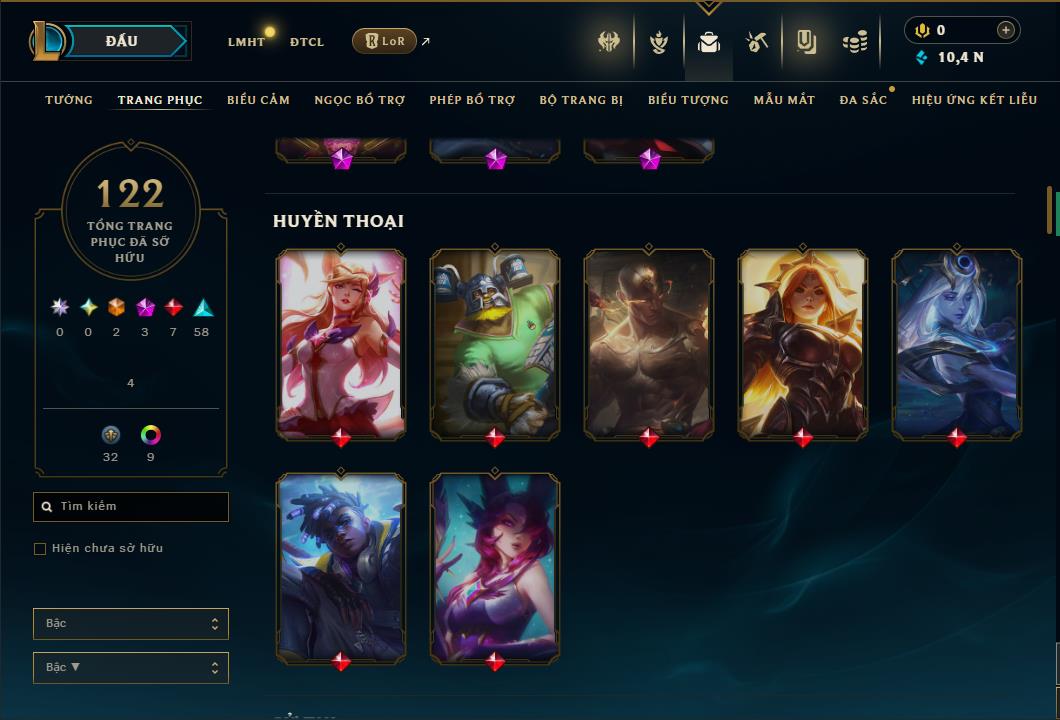1060x720 pixels.
Task: Show the BIỂU TƯỢNG tab
Action: pos(688,100)
